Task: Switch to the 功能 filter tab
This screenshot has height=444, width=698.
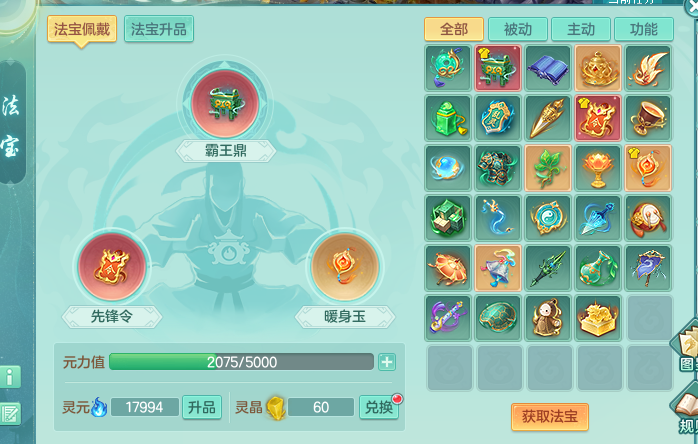Action: [x=643, y=29]
